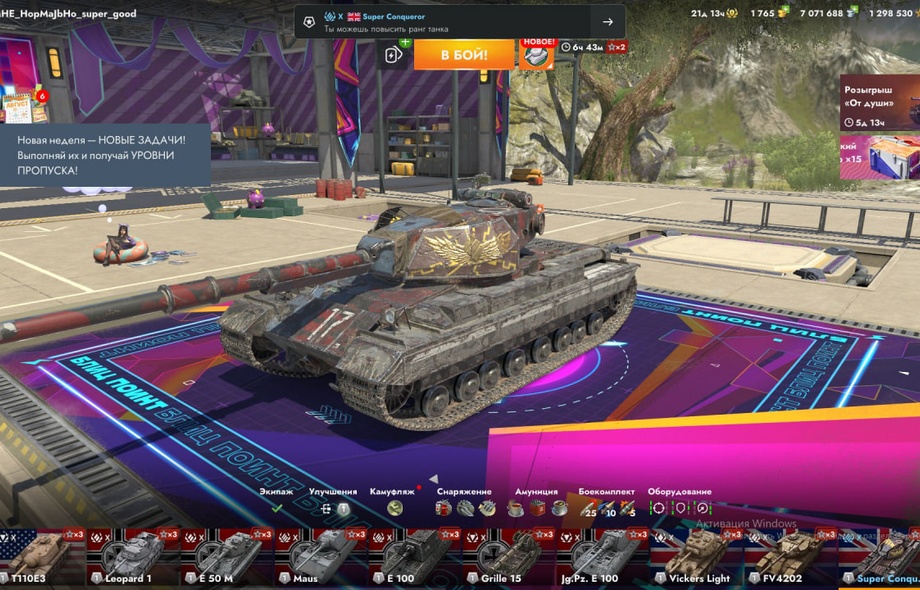The image size is (920, 590).
Task: Open the game mode selector beside «В БОЙ!»
Action: click(x=394, y=55)
